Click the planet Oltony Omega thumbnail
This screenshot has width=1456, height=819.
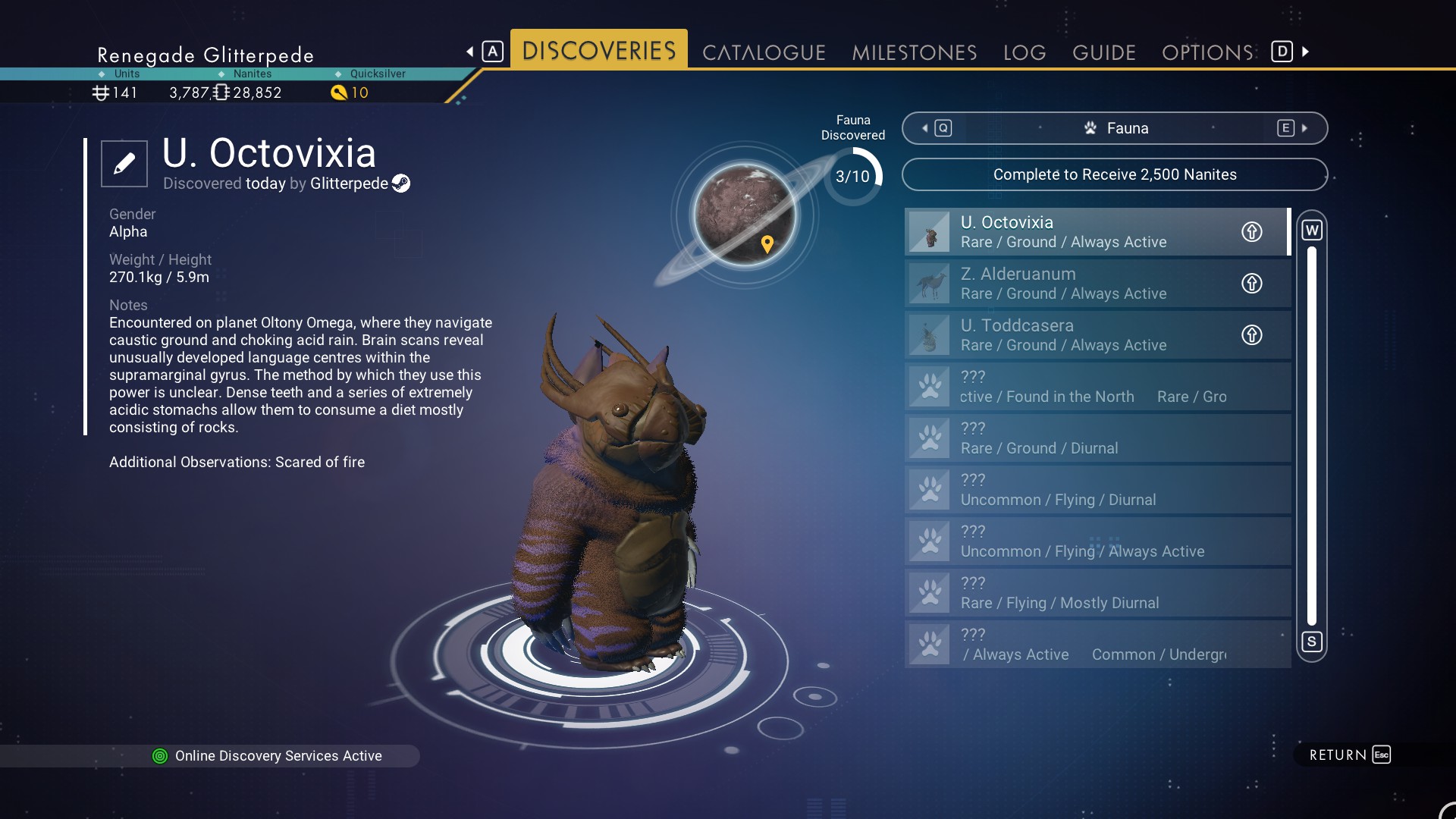click(x=745, y=215)
